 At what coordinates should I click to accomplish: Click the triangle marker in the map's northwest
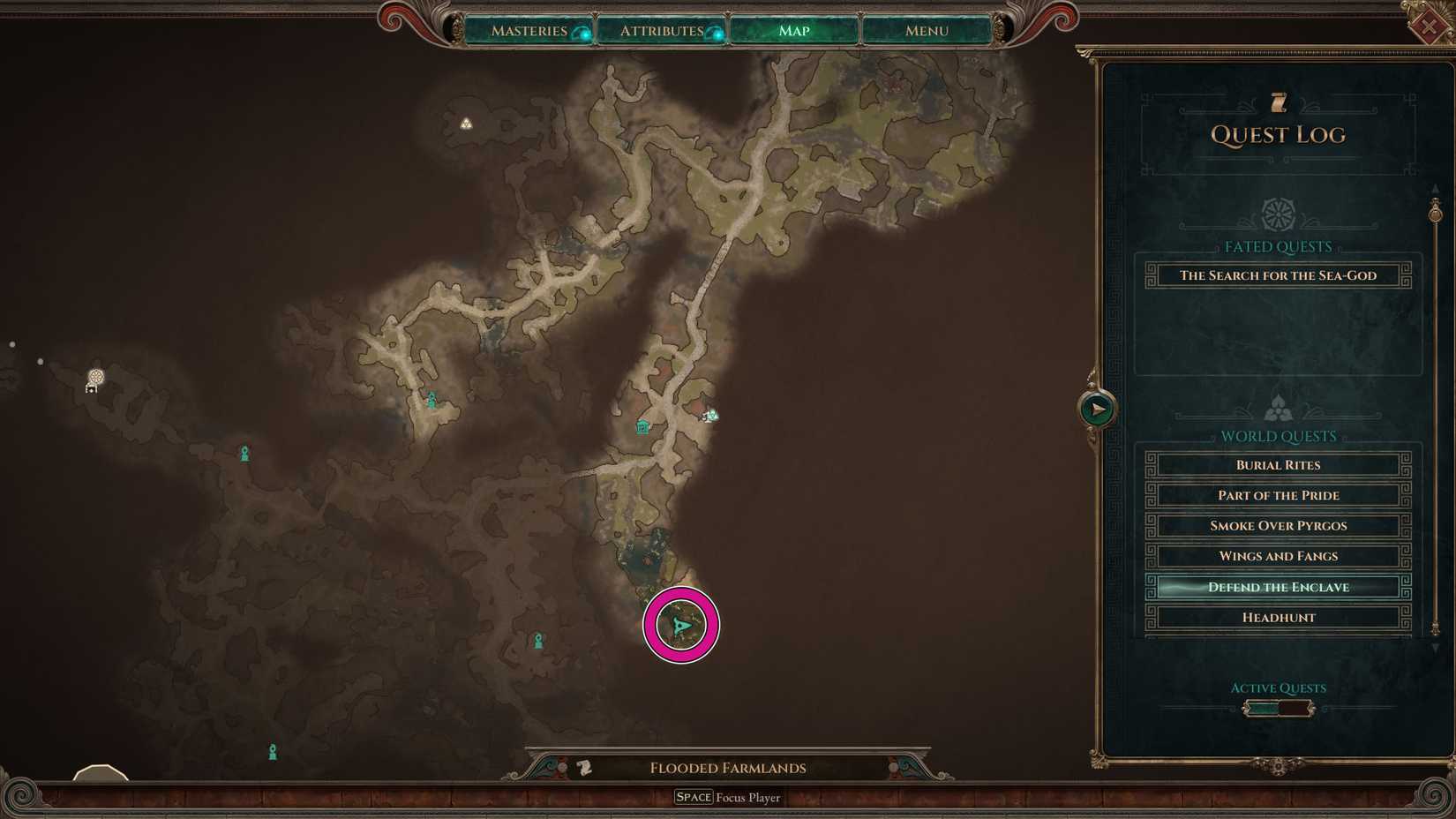point(466,123)
